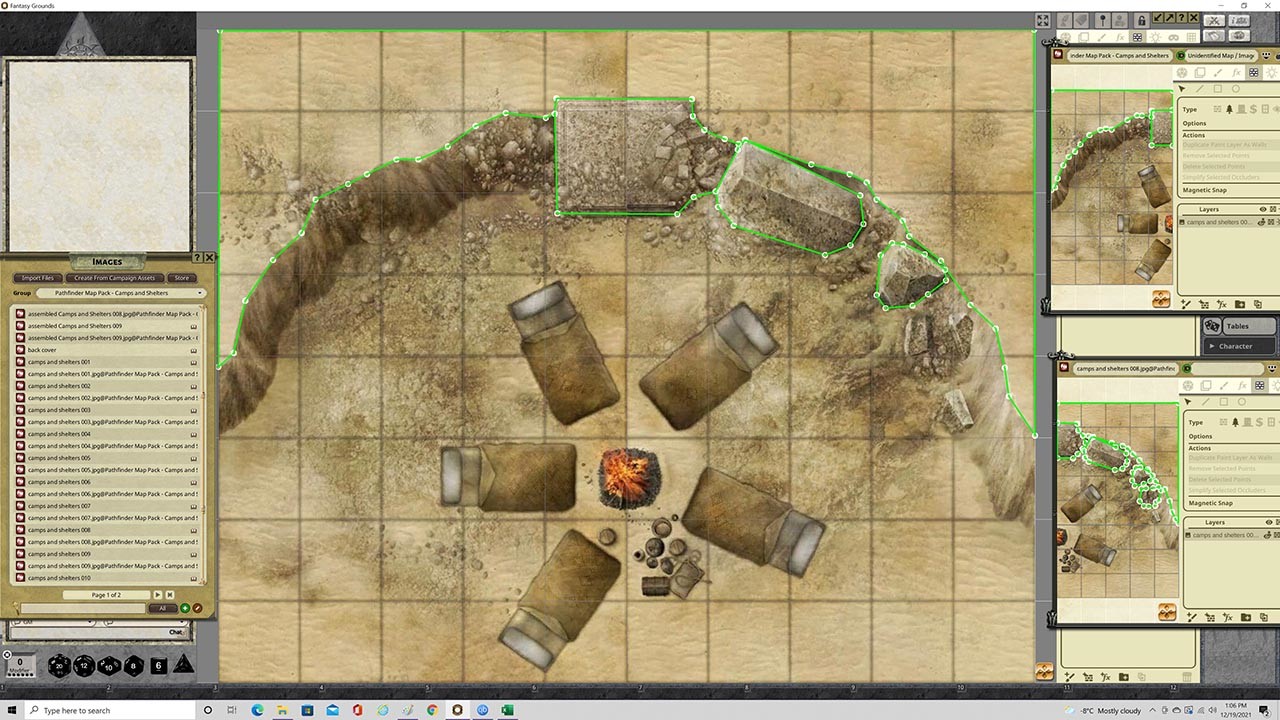Select the pine tree Type icon
The image size is (1280, 720).
pyautogui.click(x=1229, y=108)
